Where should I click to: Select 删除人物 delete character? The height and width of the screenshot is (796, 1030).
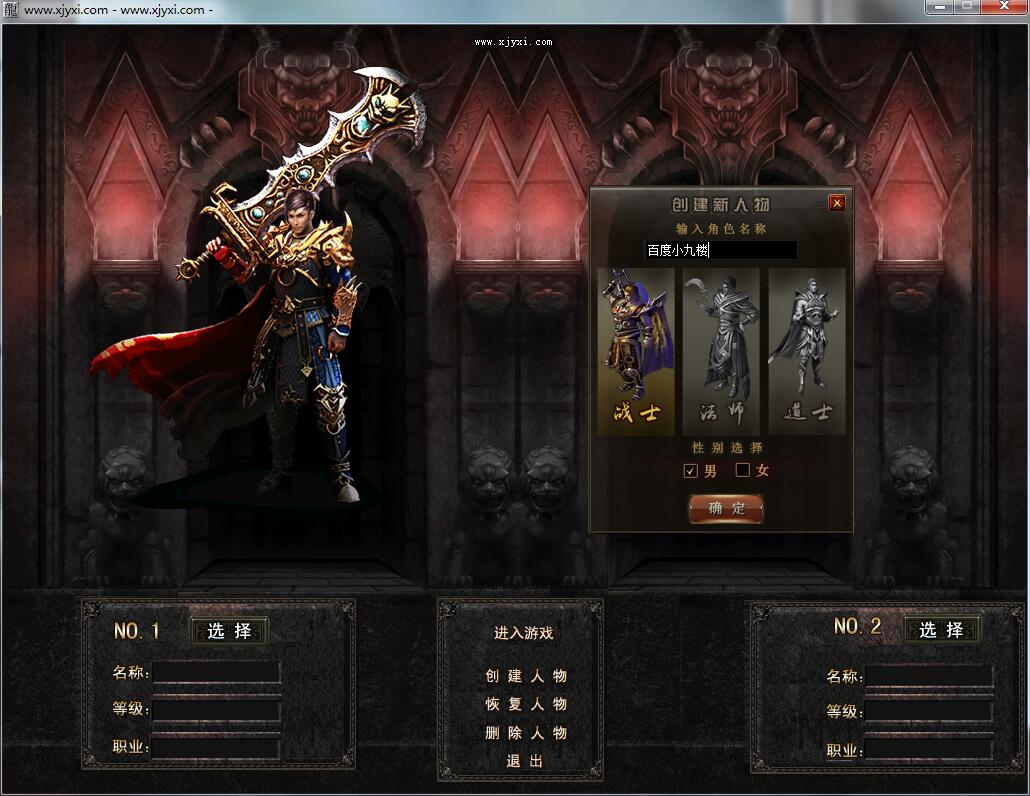coord(526,733)
